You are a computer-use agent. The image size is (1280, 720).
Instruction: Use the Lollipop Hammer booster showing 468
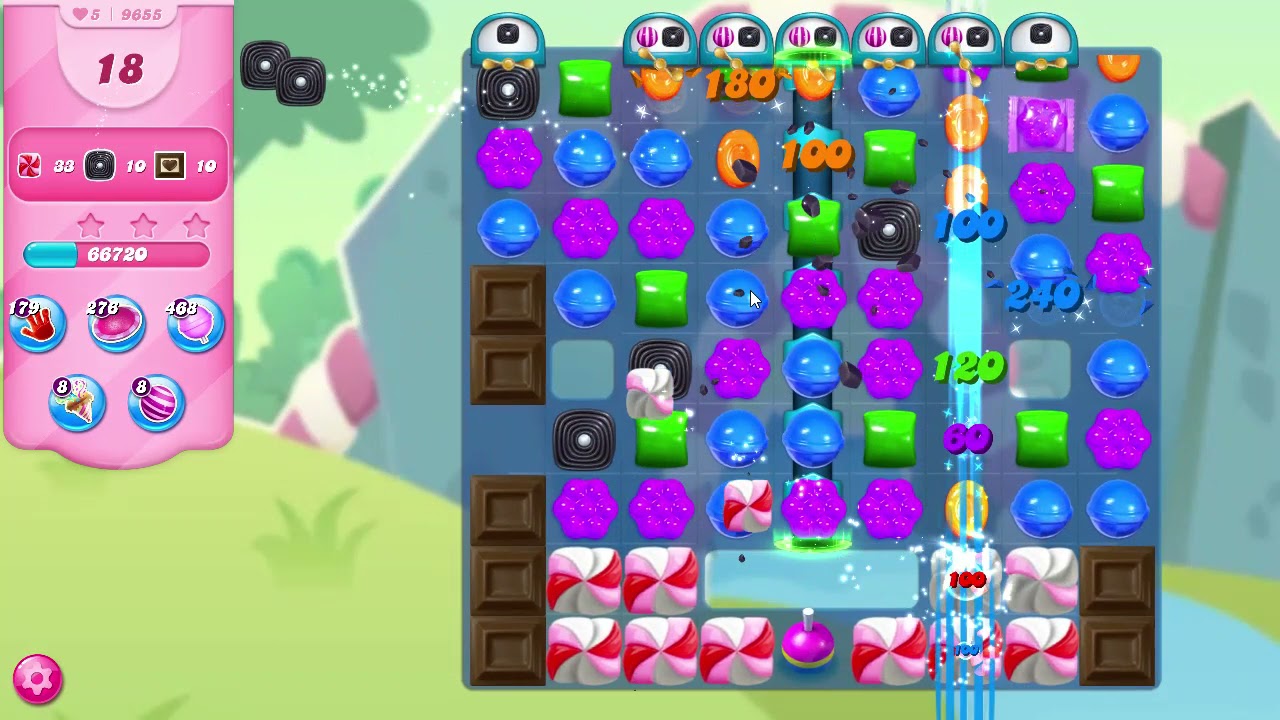click(x=195, y=322)
